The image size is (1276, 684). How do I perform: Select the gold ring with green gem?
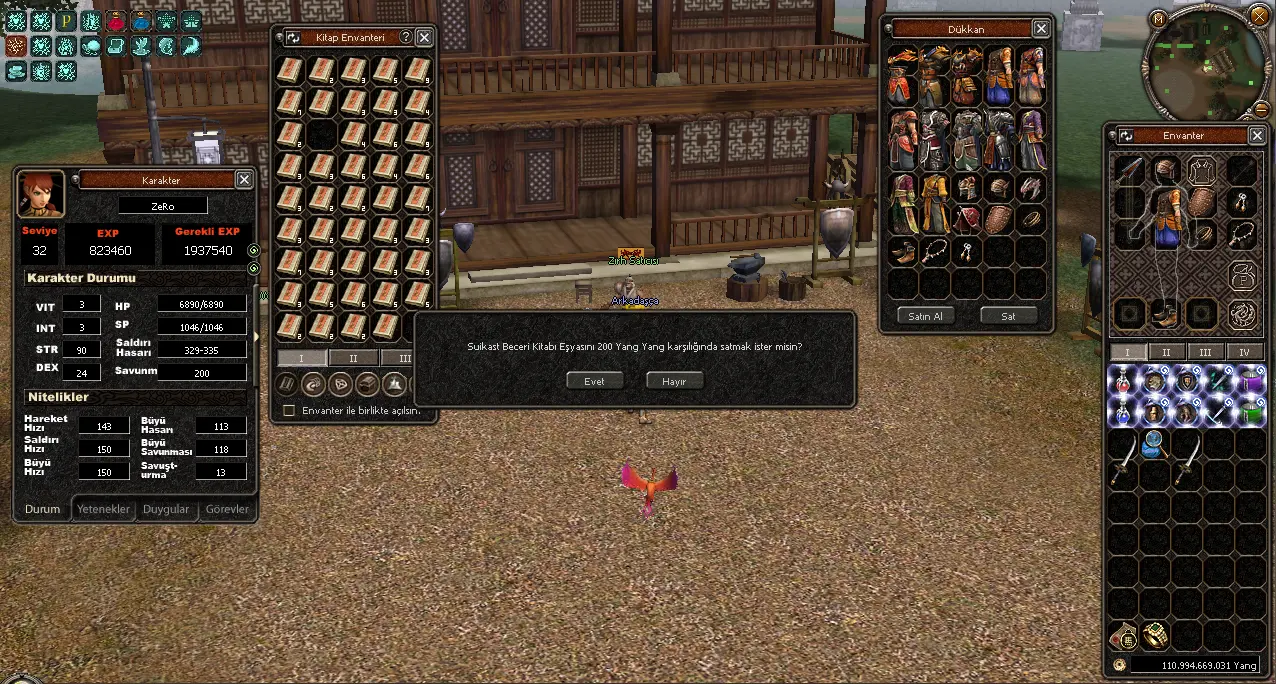pyautogui.click(x=1155, y=635)
